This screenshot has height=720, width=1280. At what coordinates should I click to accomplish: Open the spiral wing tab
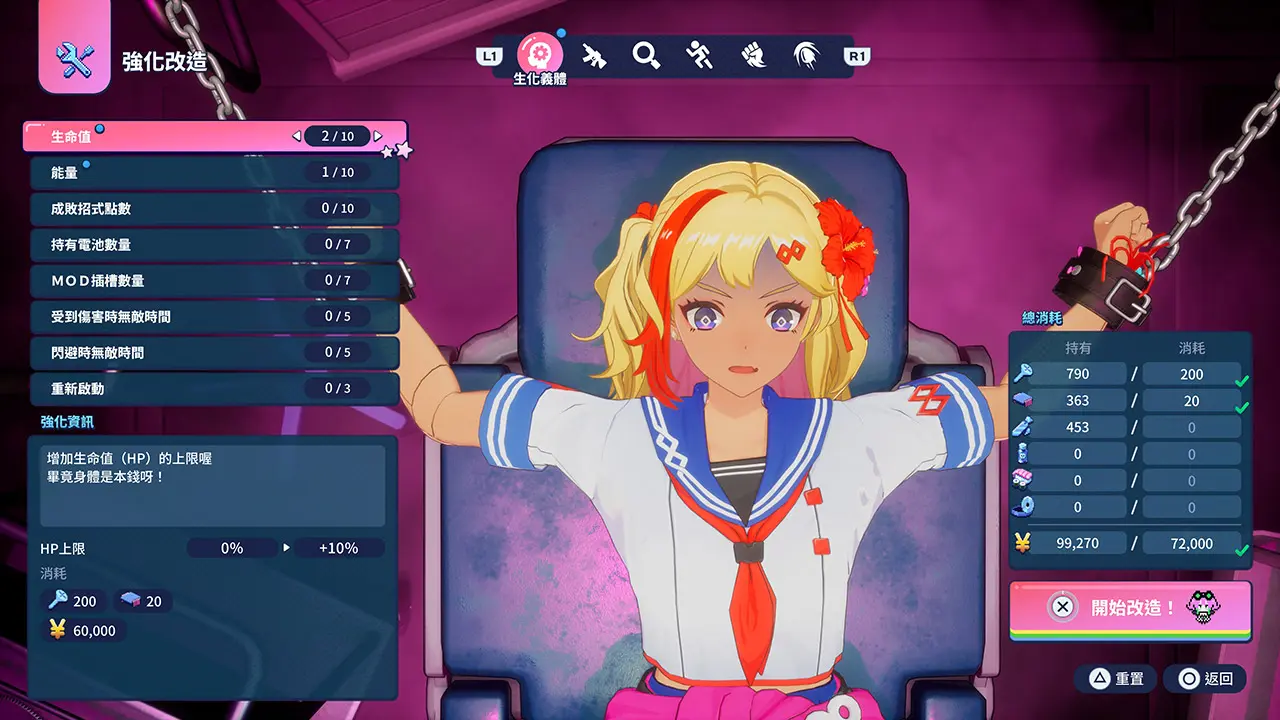(x=806, y=55)
